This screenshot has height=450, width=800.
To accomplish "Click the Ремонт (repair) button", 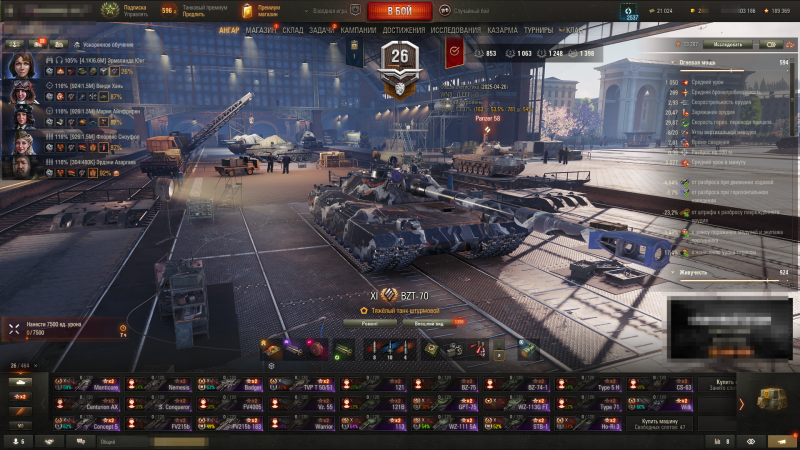I will [x=372, y=323].
